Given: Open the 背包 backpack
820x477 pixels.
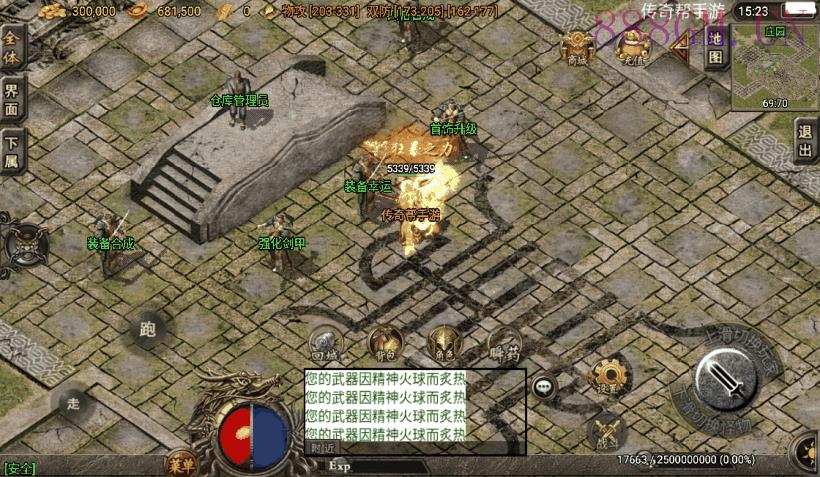Looking at the screenshot, I should (384, 344).
